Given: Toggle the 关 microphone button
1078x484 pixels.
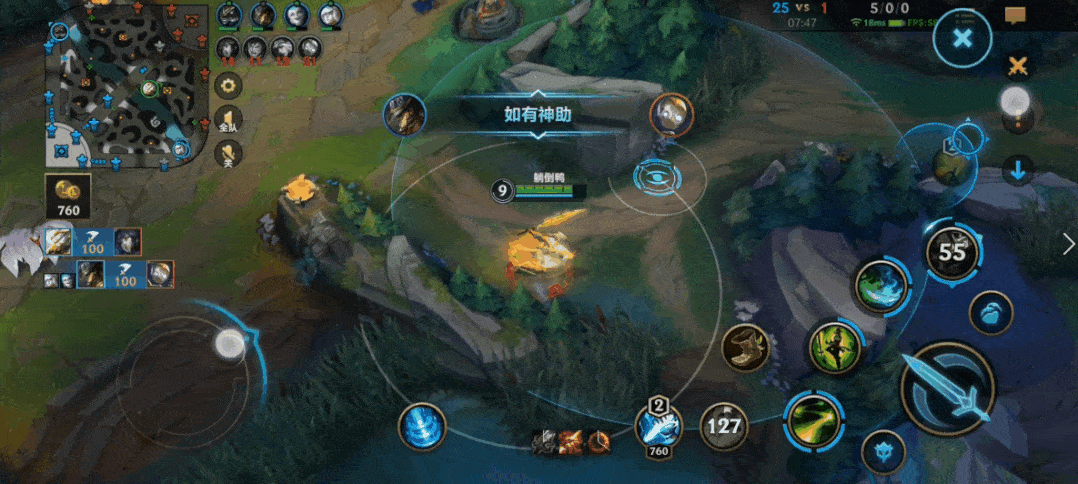Looking at the screenshot, I should coord(229,153).
